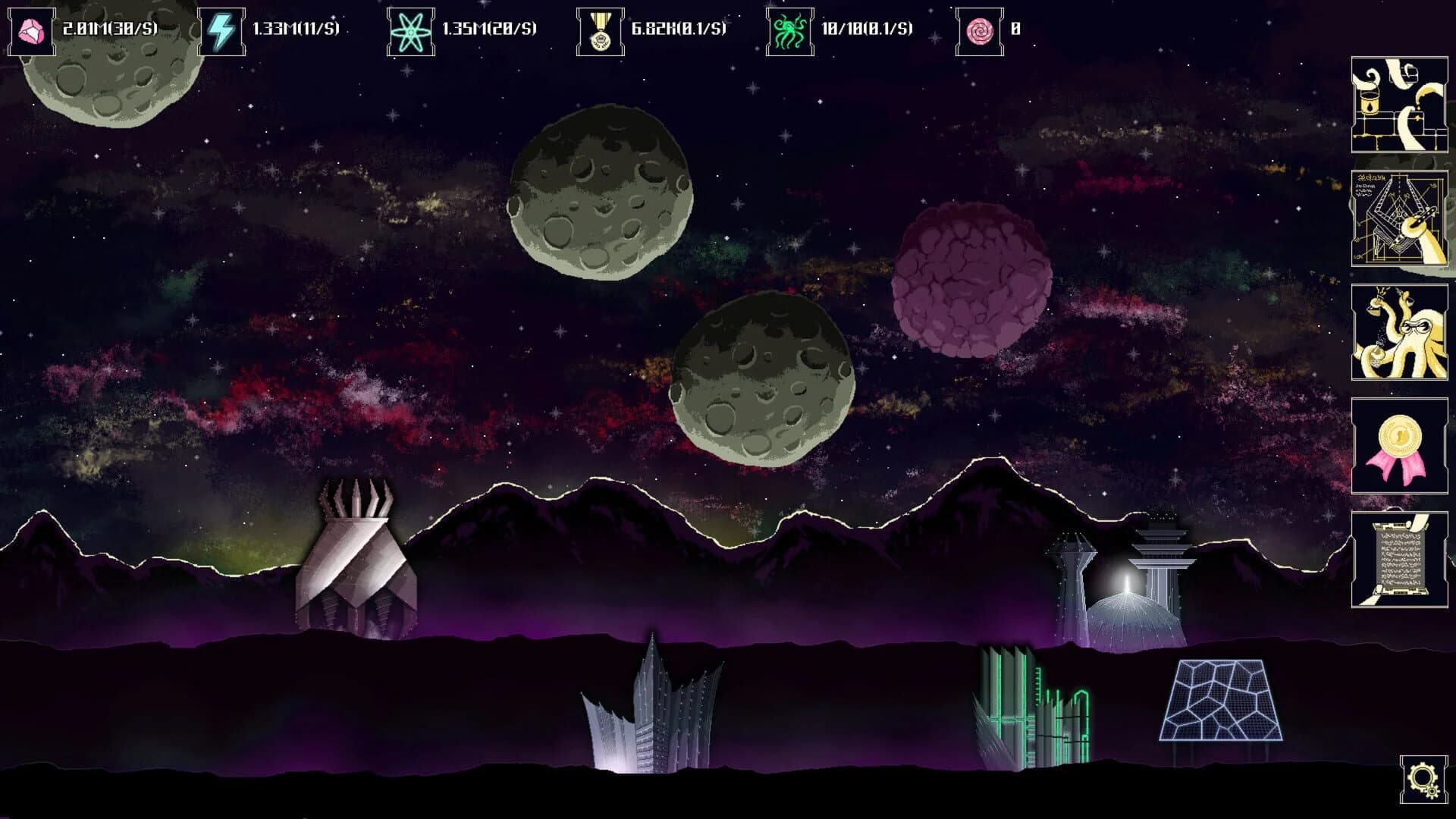Click the pink crystal resource icon

click(30, 30)
